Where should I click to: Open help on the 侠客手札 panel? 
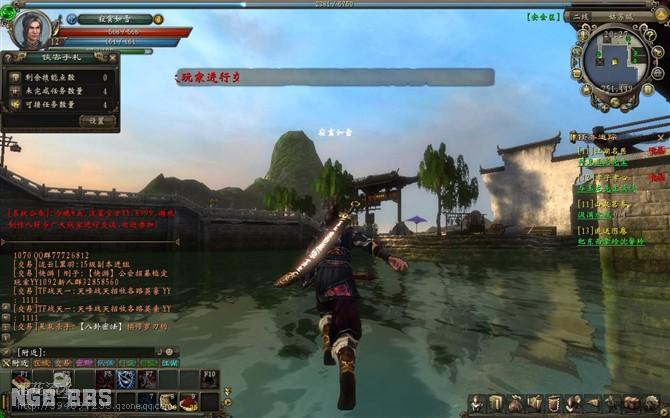pyautogui.click(x=7, y=59)
